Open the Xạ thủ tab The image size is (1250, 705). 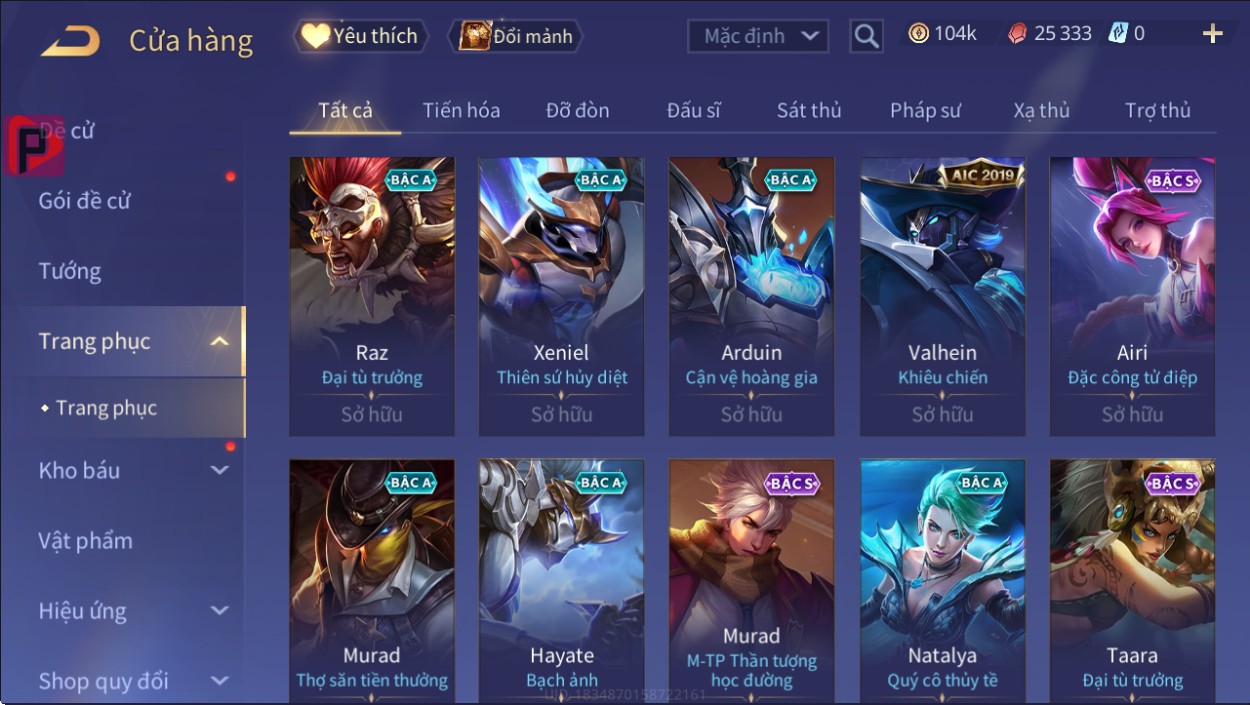(x=1041, y=111)
